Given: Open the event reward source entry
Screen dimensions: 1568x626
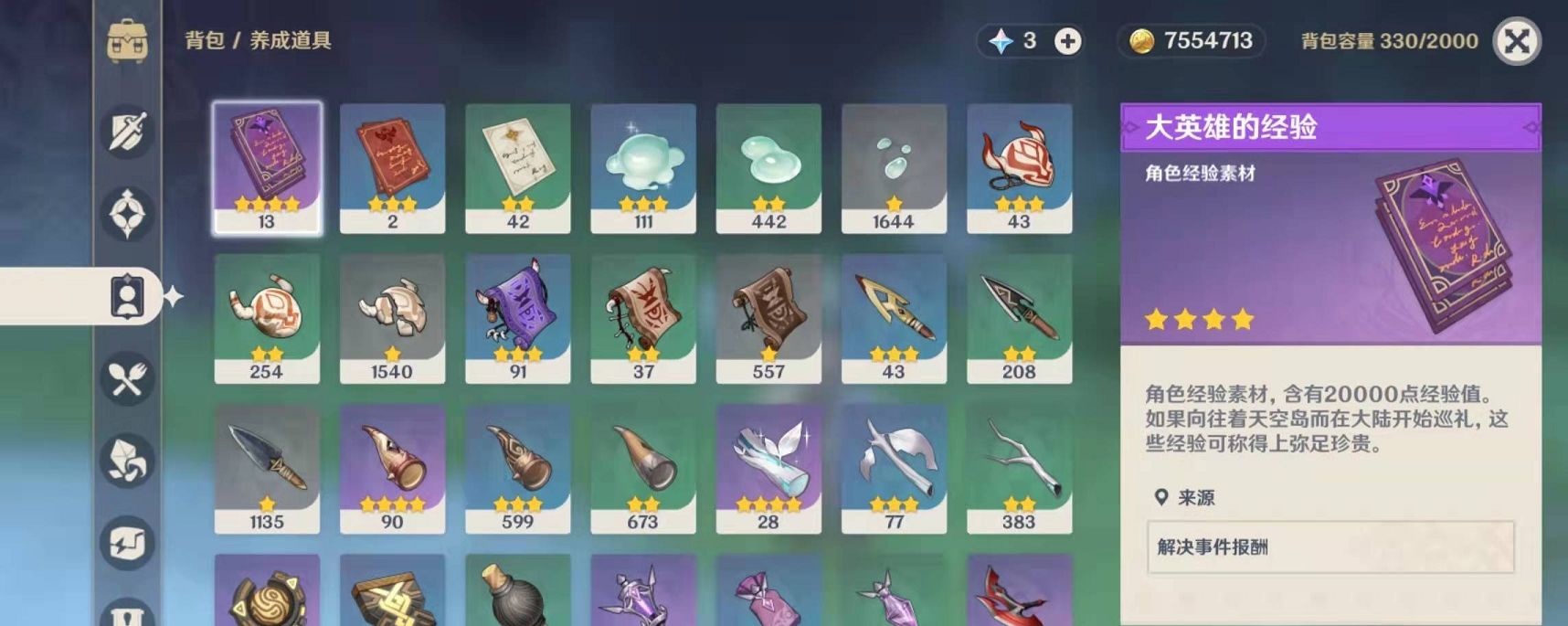Looking at the screenshot, I should pyautogui.click(x=1330, y=546).
